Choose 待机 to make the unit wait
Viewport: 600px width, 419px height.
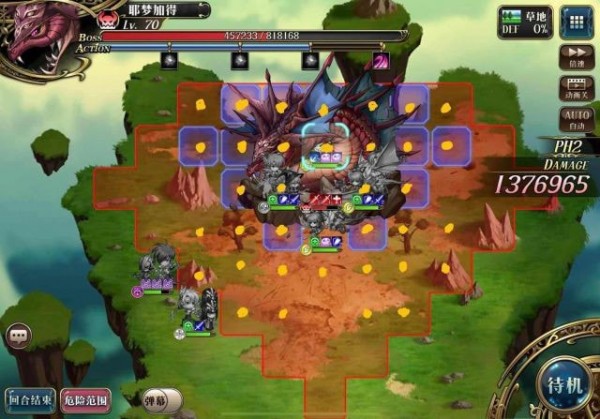[x=558, y=383]
